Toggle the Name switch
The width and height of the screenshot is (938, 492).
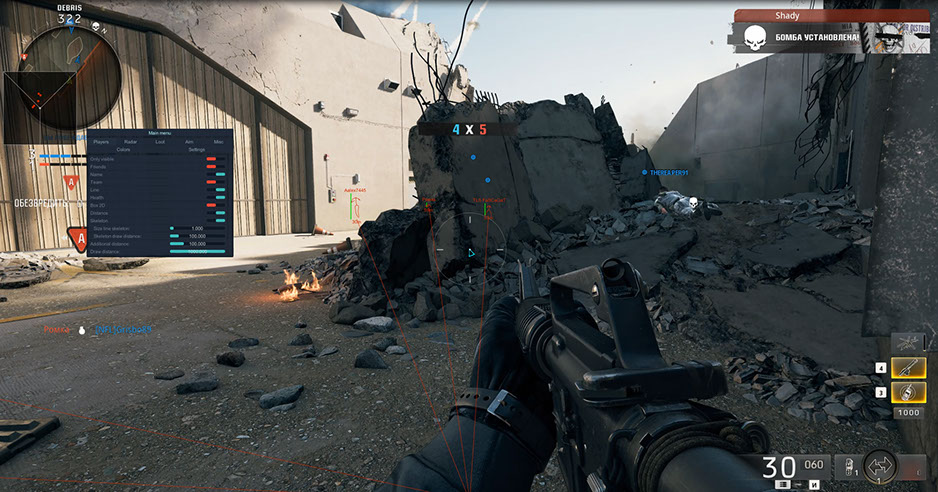[219, 174]
